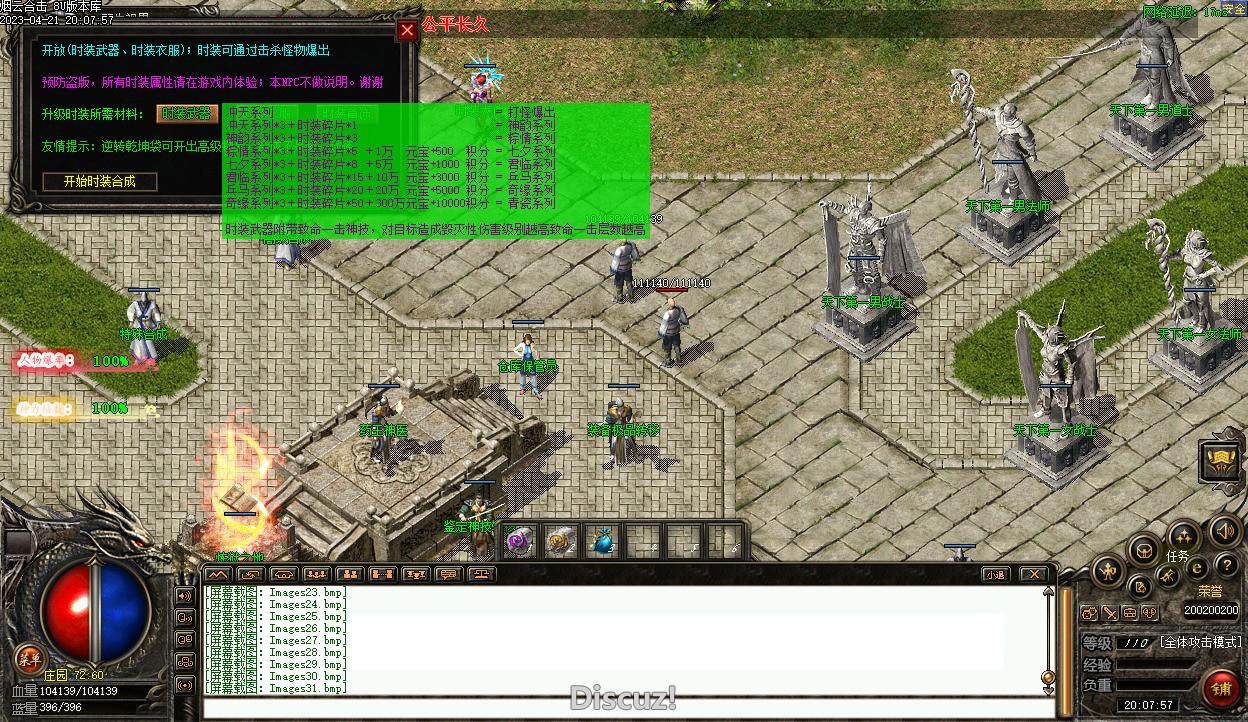
Task: Use the purple scroll in hotbar slot 1
Action: (520, 541)
